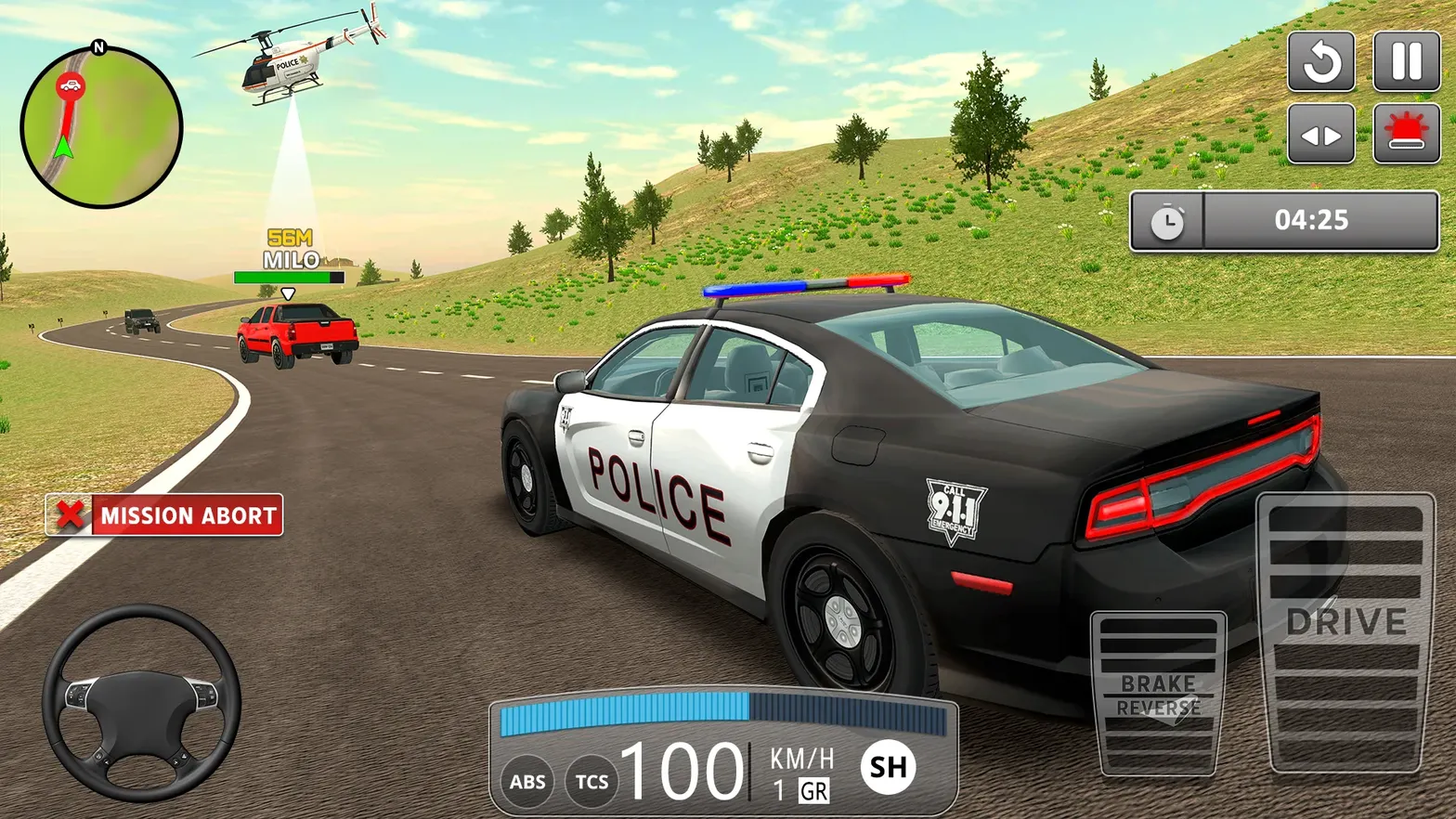Switch camera view with the arrows icon
The image size is (1456, 819).
1321,134
